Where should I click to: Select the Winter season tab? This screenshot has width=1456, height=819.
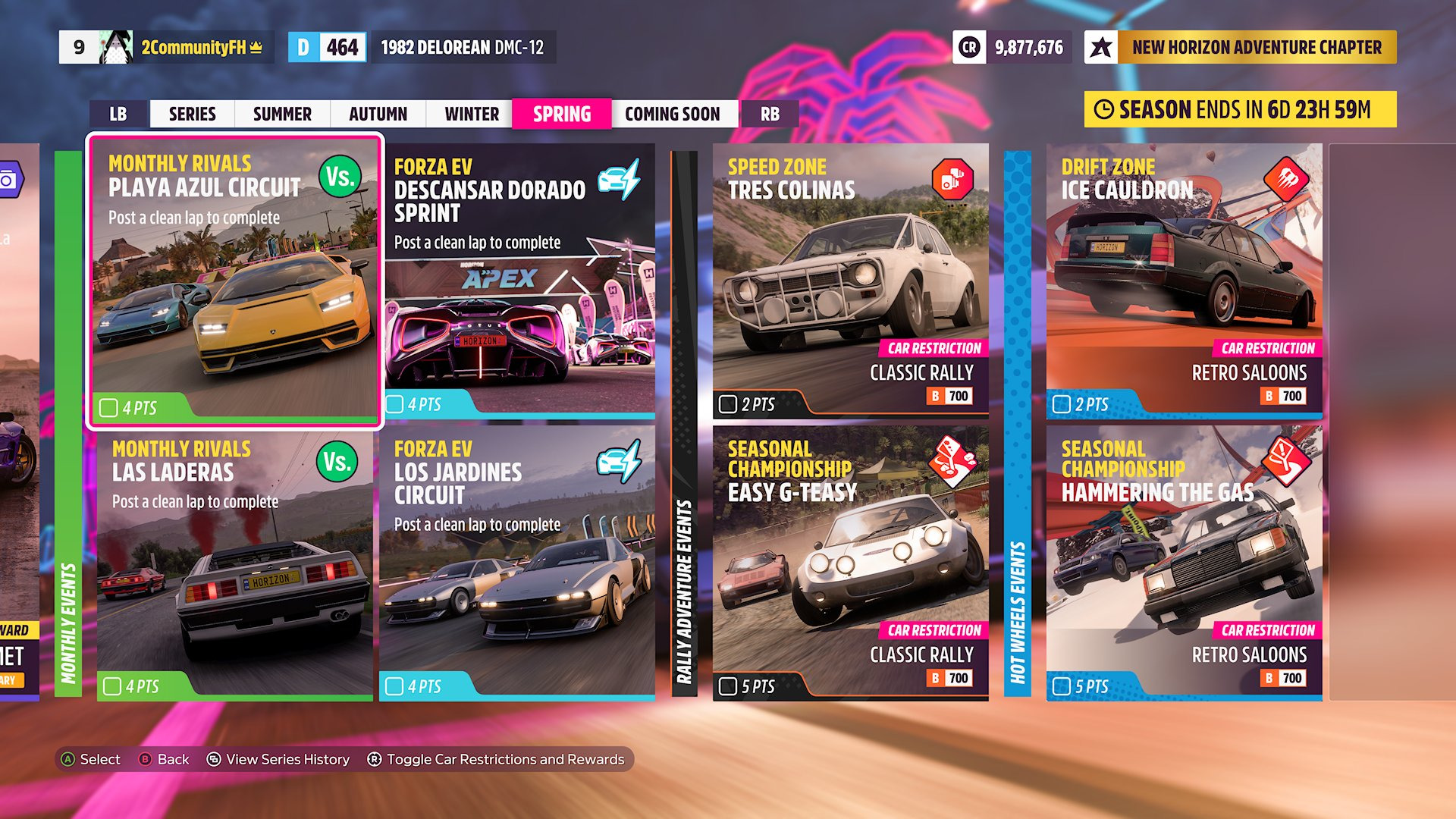pyautogui.click(x=472, y=115)
